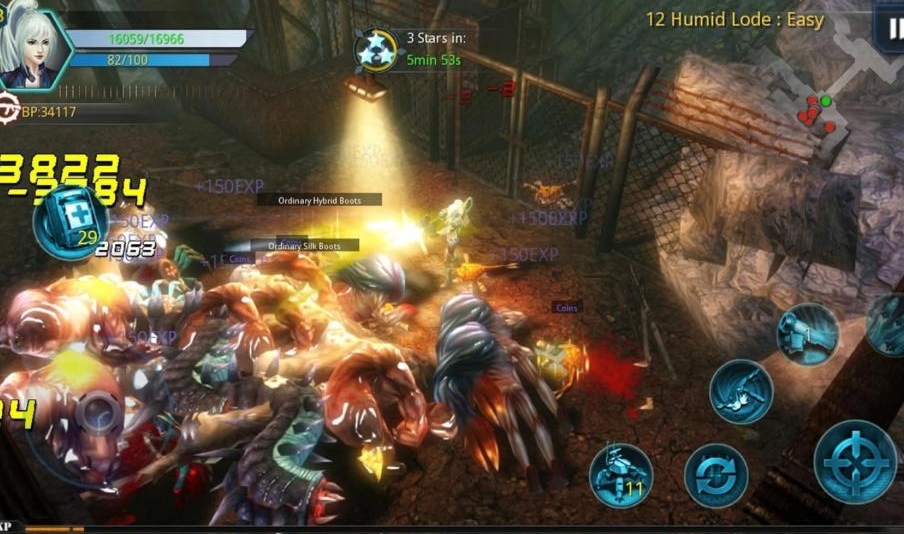Summon the mech robot skill
The height and width of the screenshot is (534, 904).
(x=620, y=475)
